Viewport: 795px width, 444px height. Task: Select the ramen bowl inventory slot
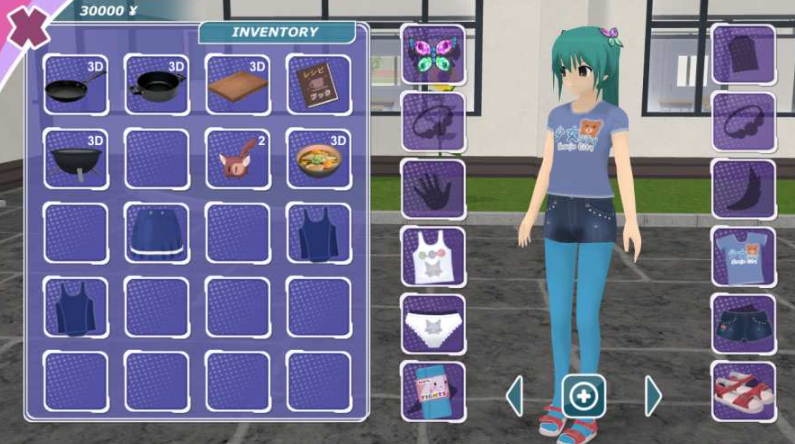tap(319, 159)
